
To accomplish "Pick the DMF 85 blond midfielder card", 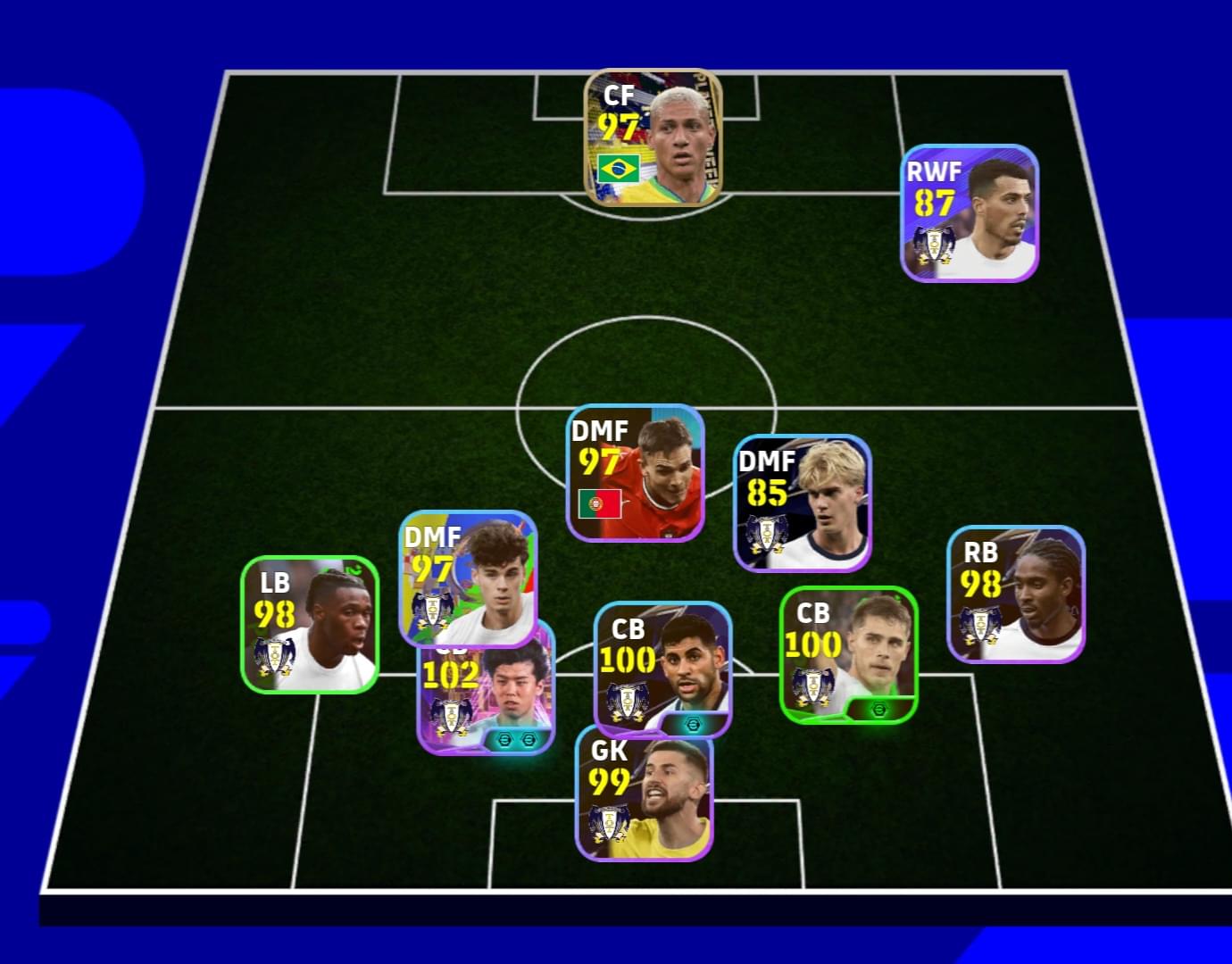I will (x=802, y=503).
